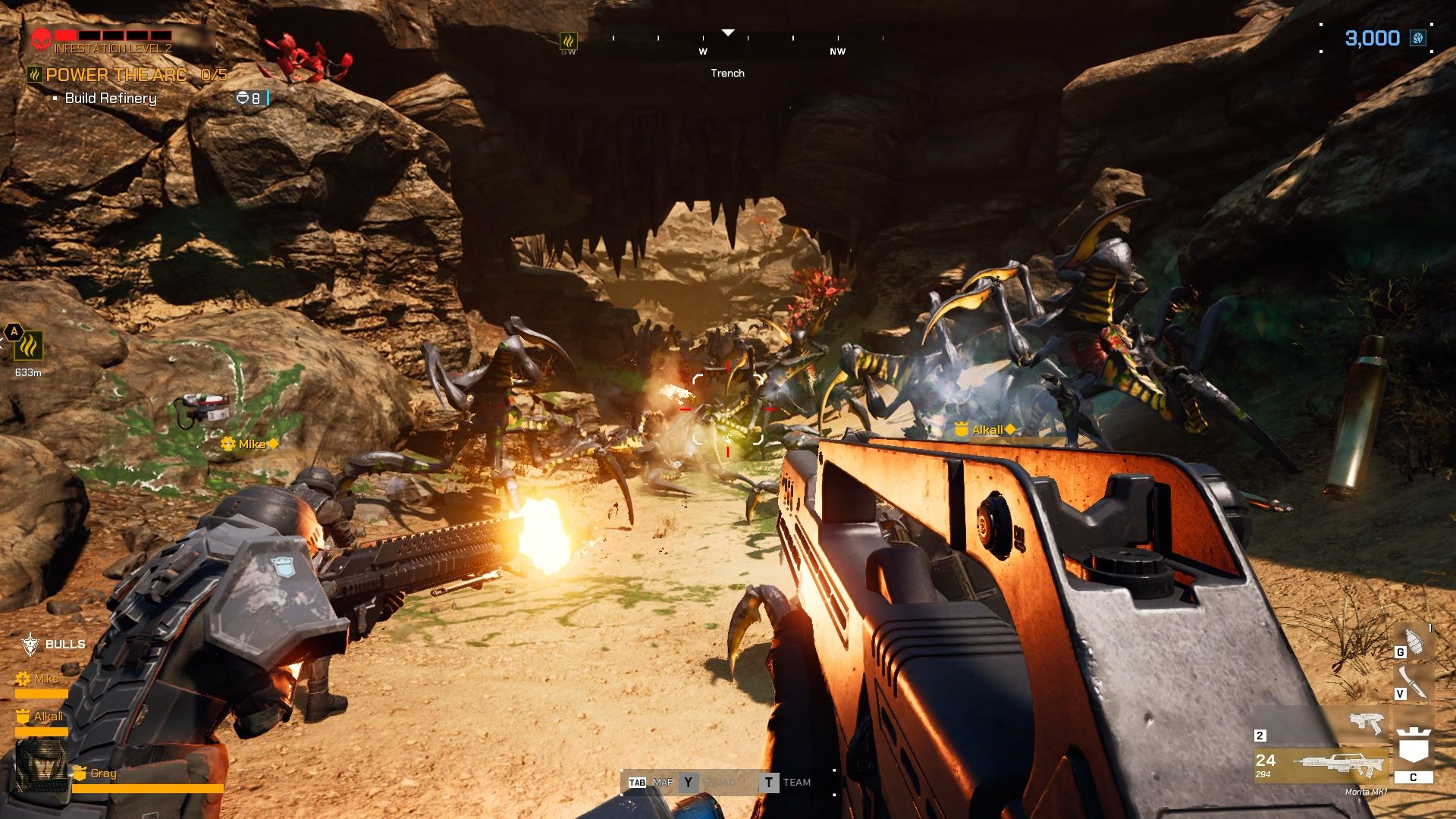Image resolution: width=1456 pixels, height=819 pixels.
Task: Select the BULLS squad shield emblem
Action: click(29, 643)
